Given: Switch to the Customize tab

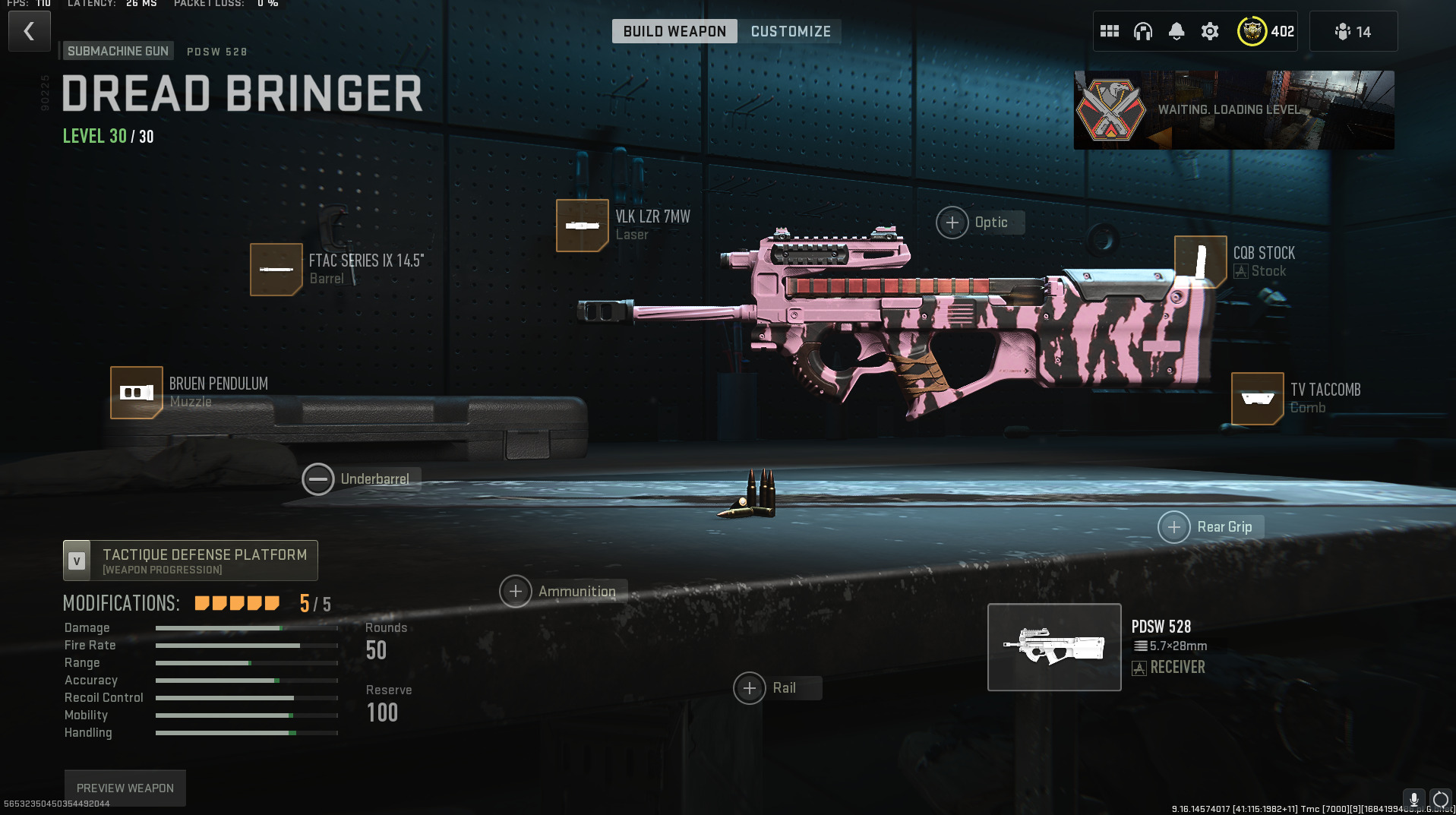Looking at the screenshot, I should coord(790,31).
